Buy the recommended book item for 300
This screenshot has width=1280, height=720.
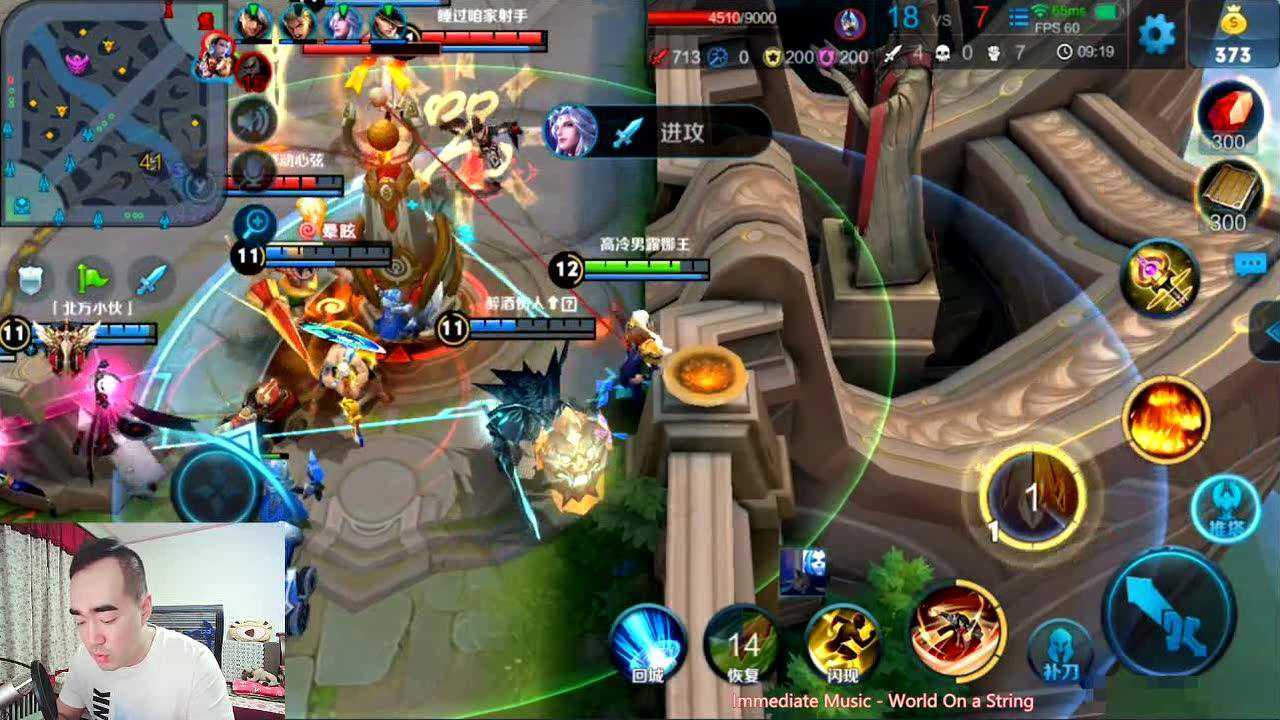point(1227,197)
